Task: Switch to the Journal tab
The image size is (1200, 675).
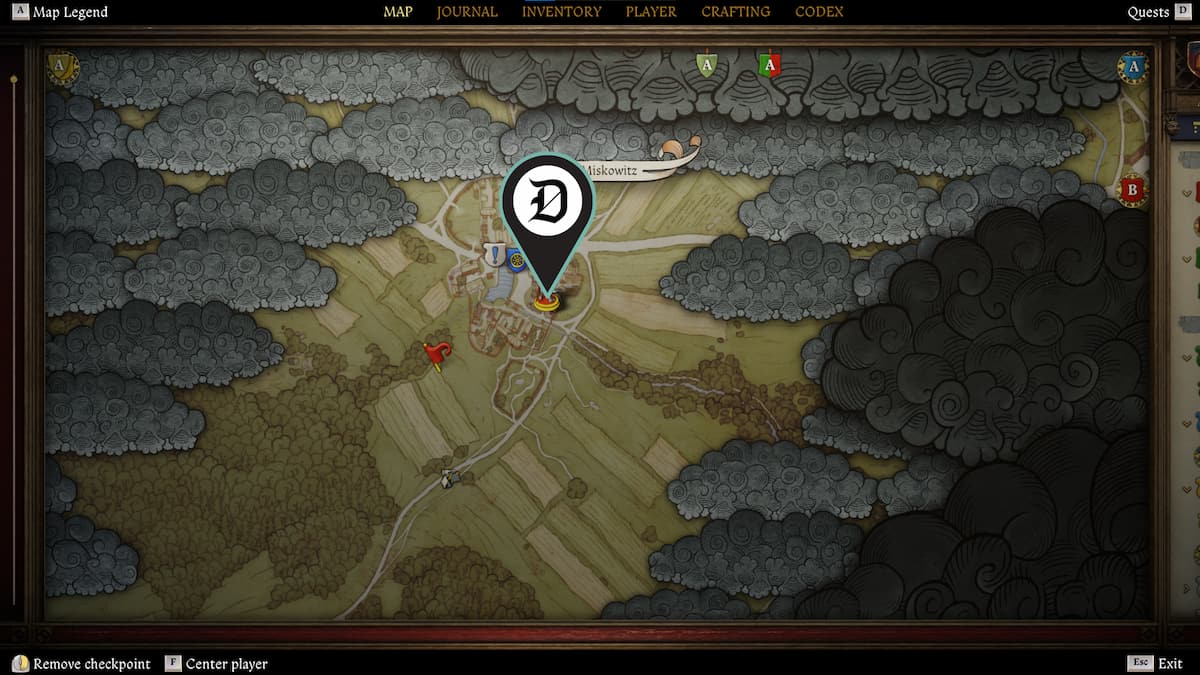Action: tap(467, 12)
